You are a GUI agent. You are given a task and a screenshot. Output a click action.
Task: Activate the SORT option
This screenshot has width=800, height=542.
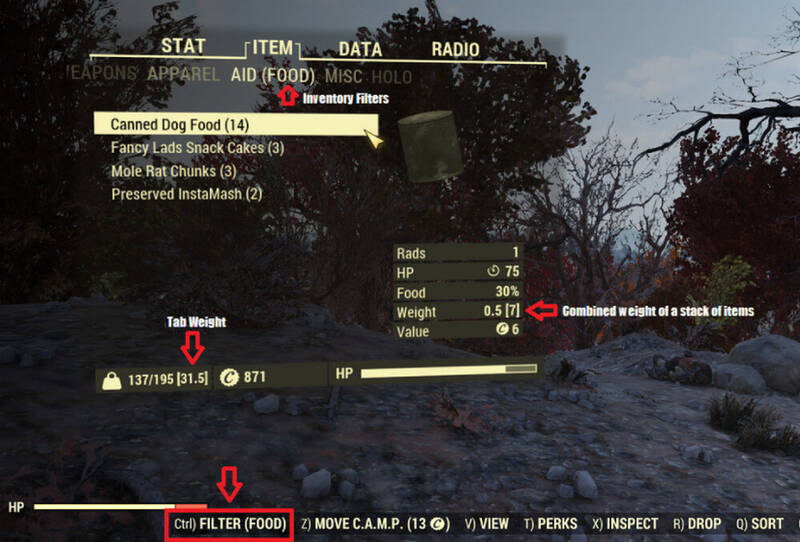tap(759, 524)
